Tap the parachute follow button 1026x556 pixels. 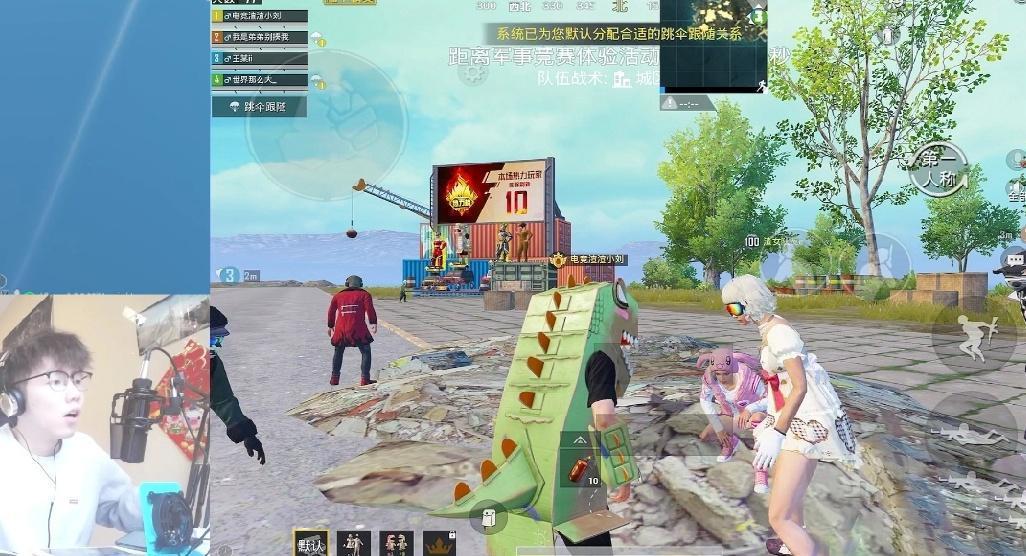258,106
